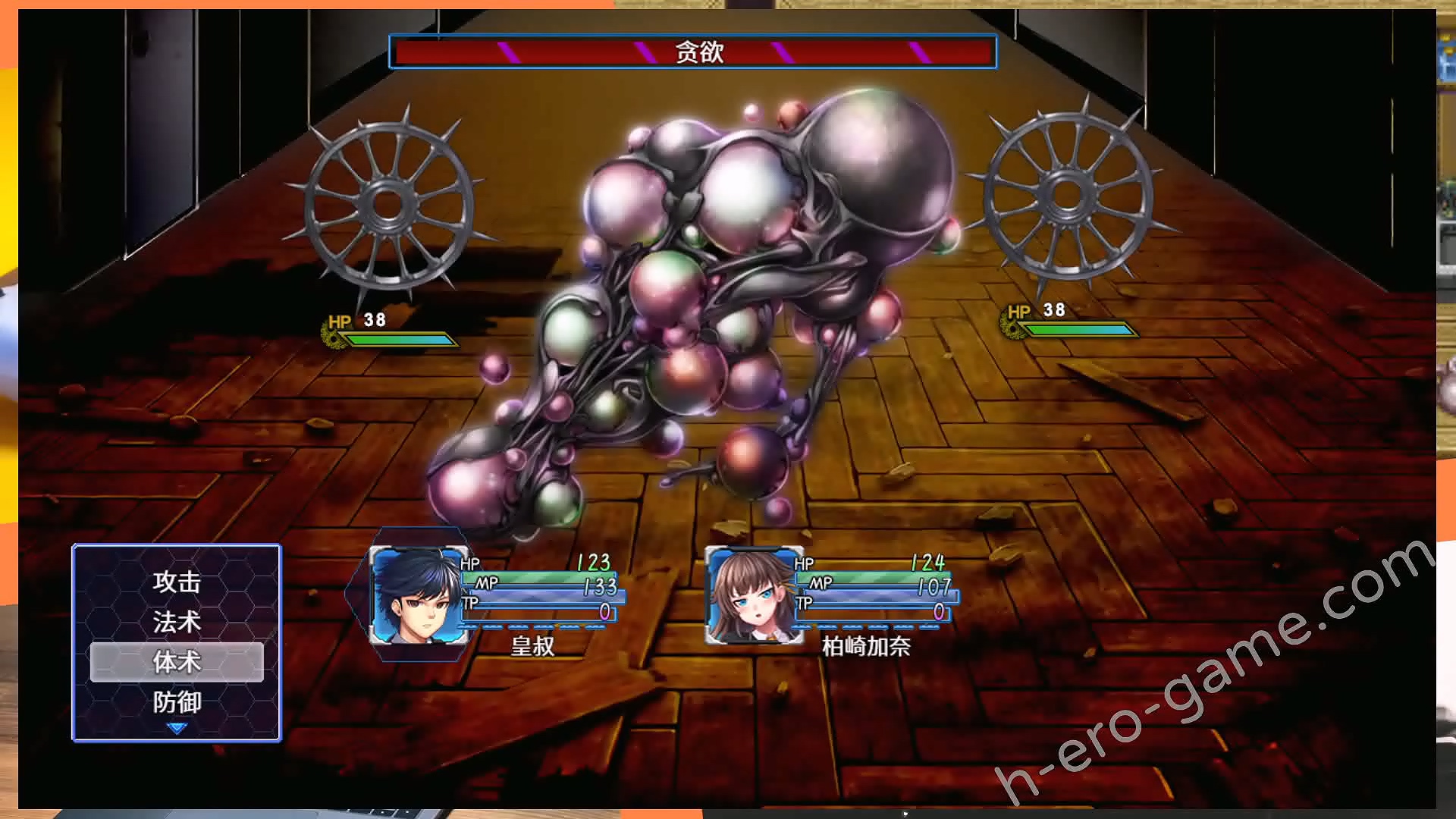Select 皇叔's character portrait
This screenshot has height=819, width=1456.
[x=418, y=596]
